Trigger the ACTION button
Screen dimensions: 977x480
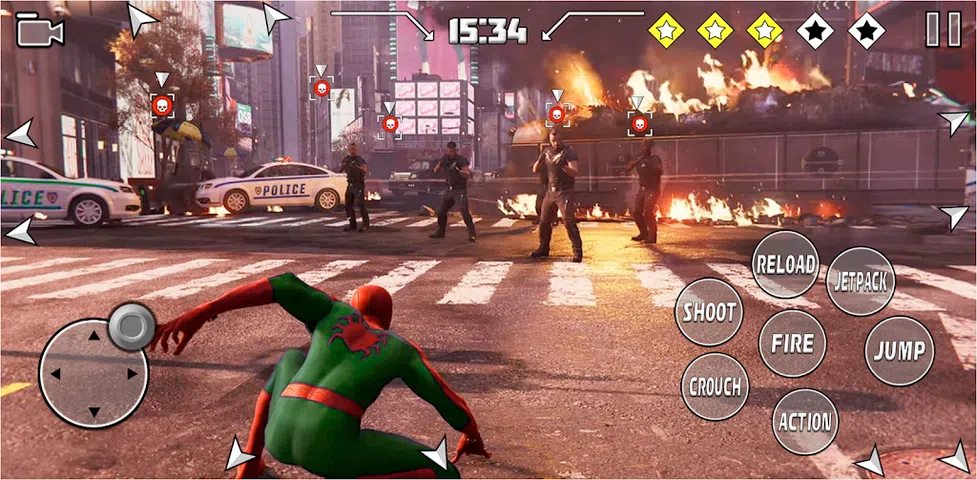[805, 421]
